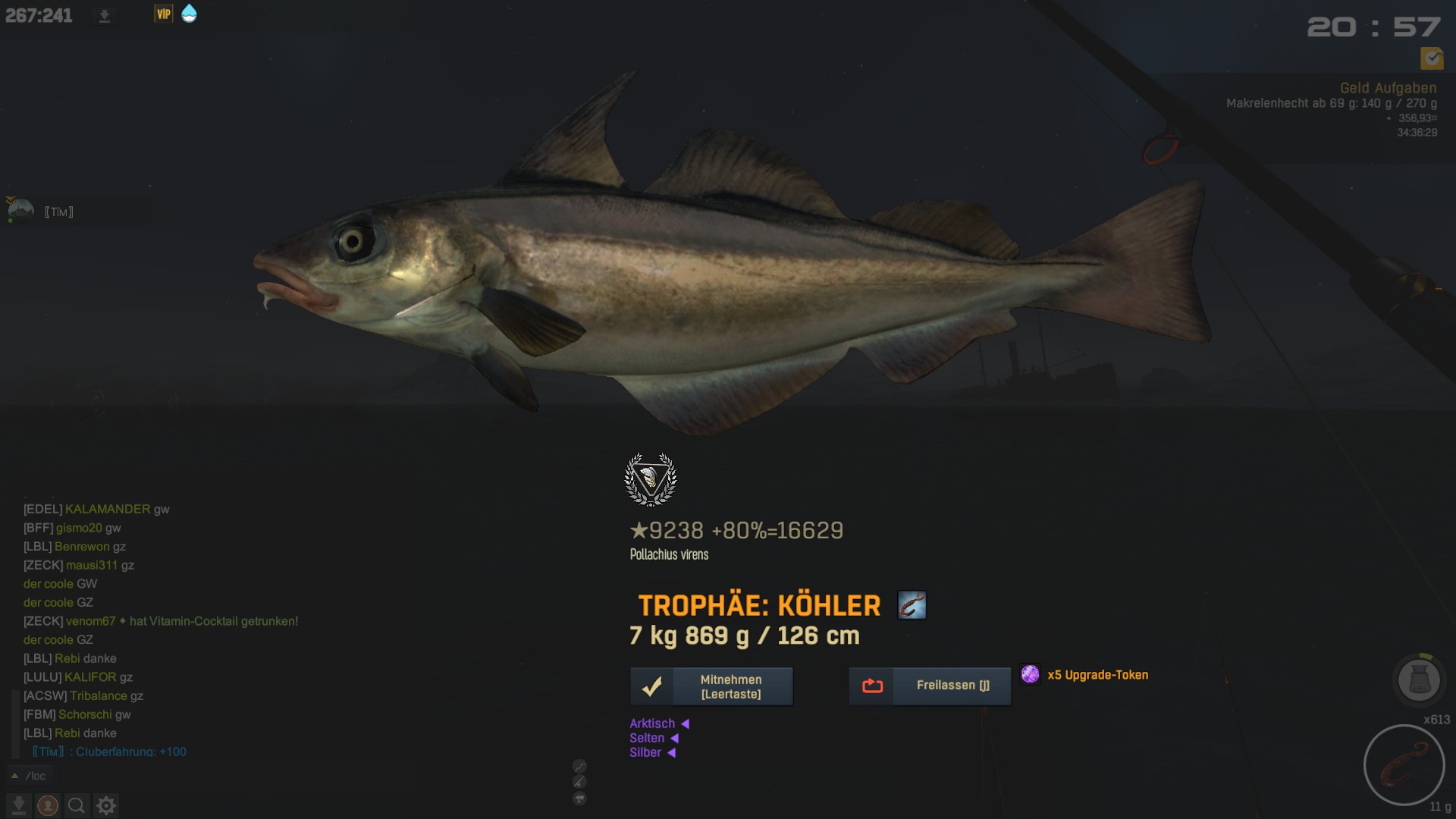Keep the fish with the Mitnehmen button
This screenshot has height=819, width=1456.
point(711,686)
